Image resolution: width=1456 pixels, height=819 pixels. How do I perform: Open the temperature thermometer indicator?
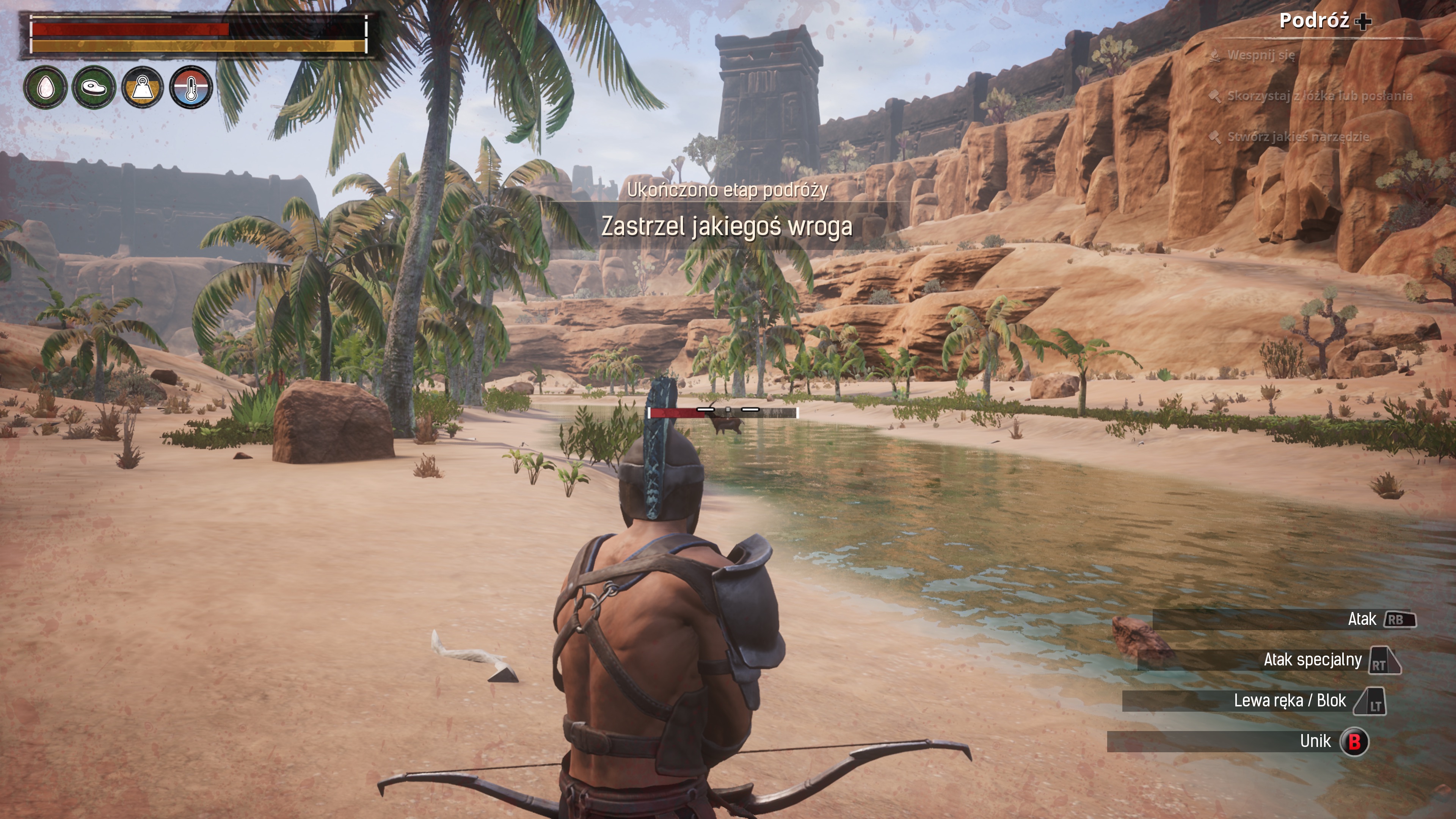click(191, 87)
